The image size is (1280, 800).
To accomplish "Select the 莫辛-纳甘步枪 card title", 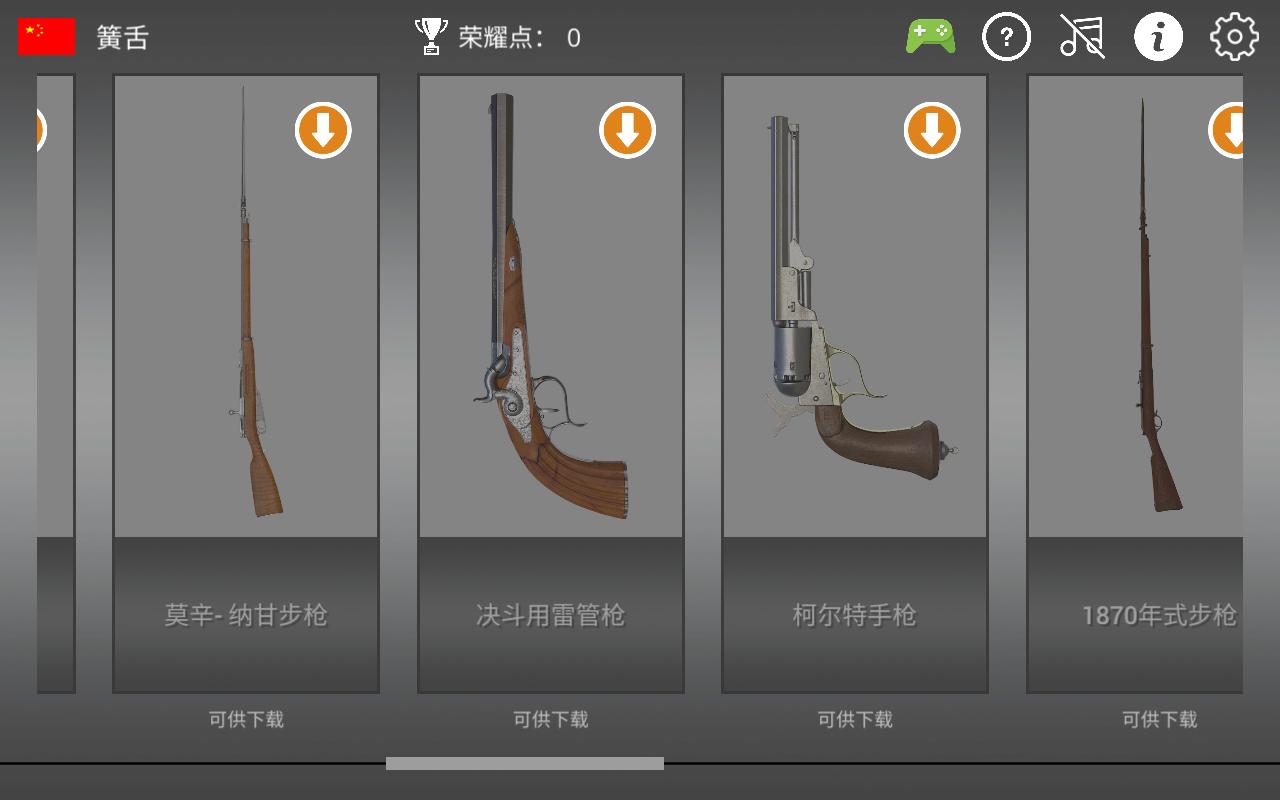I will tap(245, 616).
